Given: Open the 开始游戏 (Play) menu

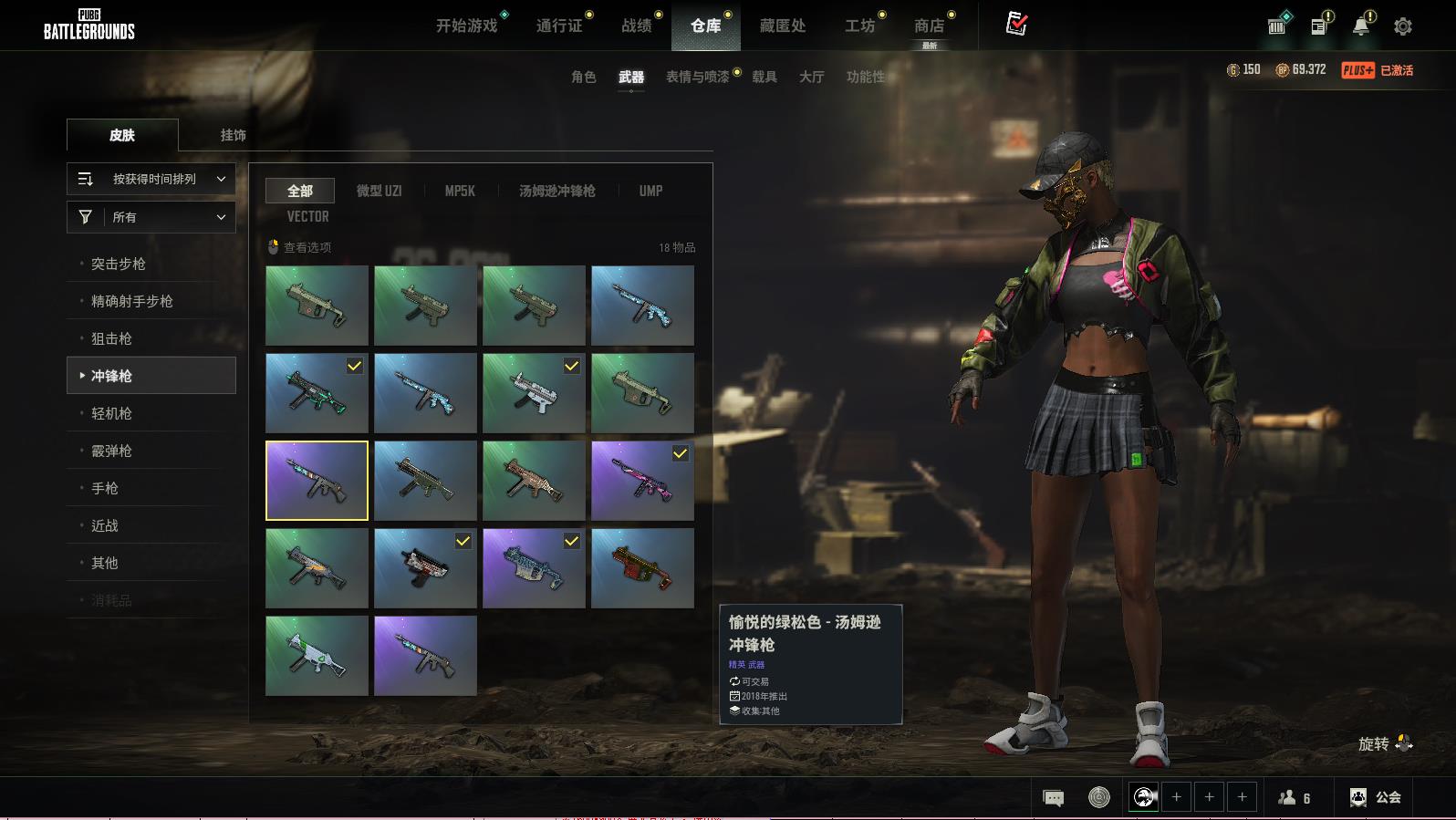Looking at the screenshot, I should pyautogui.click(x=466, y=26).
